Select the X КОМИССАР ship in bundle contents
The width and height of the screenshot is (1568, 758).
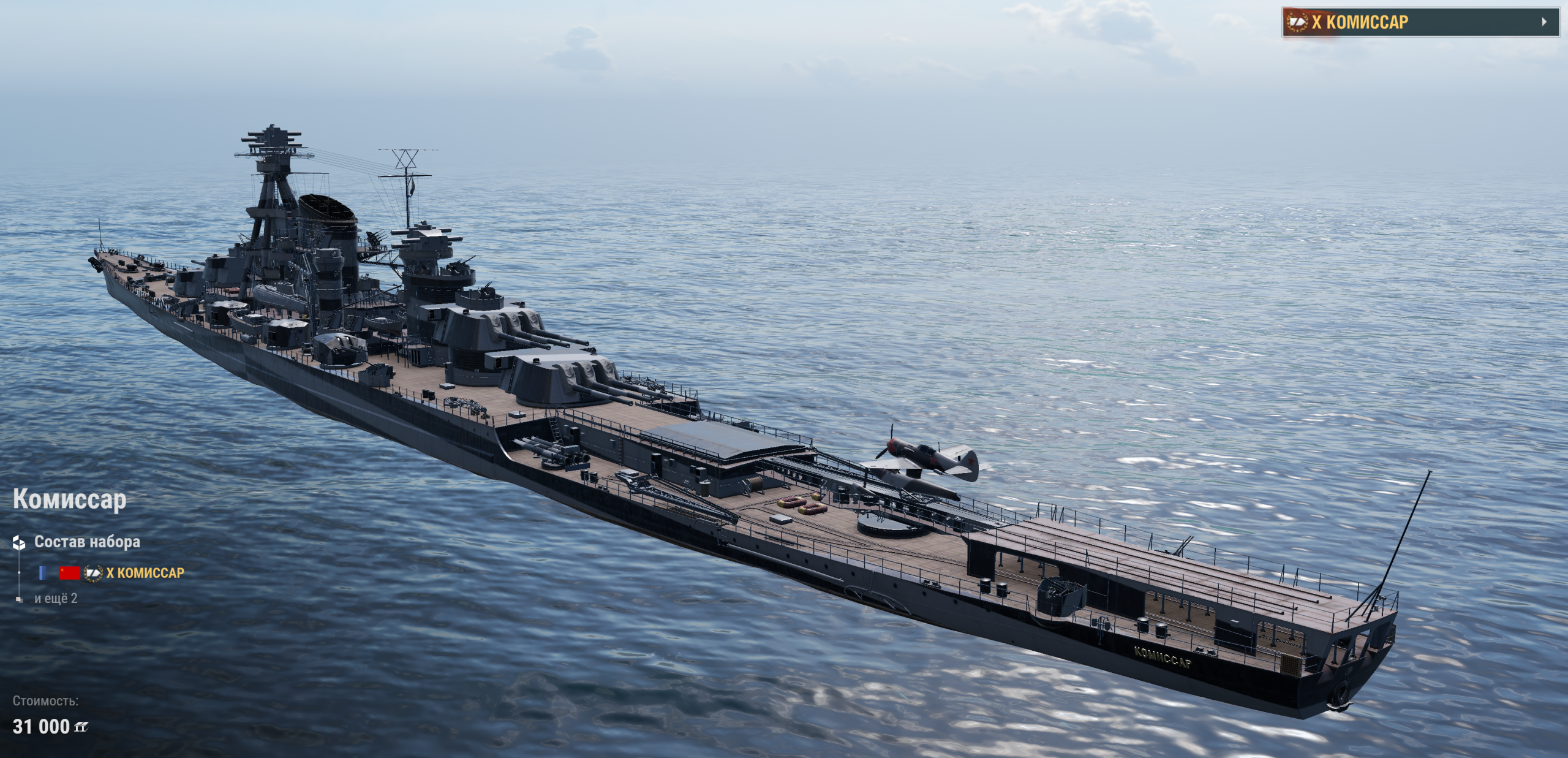145,573
